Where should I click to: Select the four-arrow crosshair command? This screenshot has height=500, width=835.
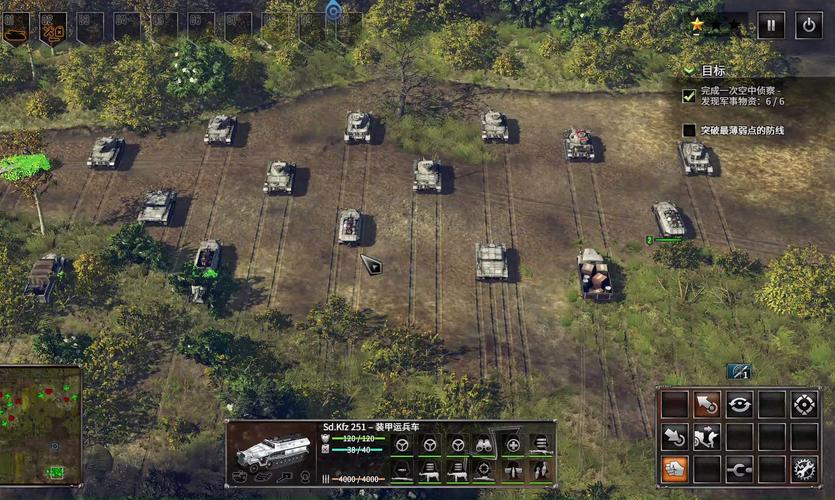[805, 404]
